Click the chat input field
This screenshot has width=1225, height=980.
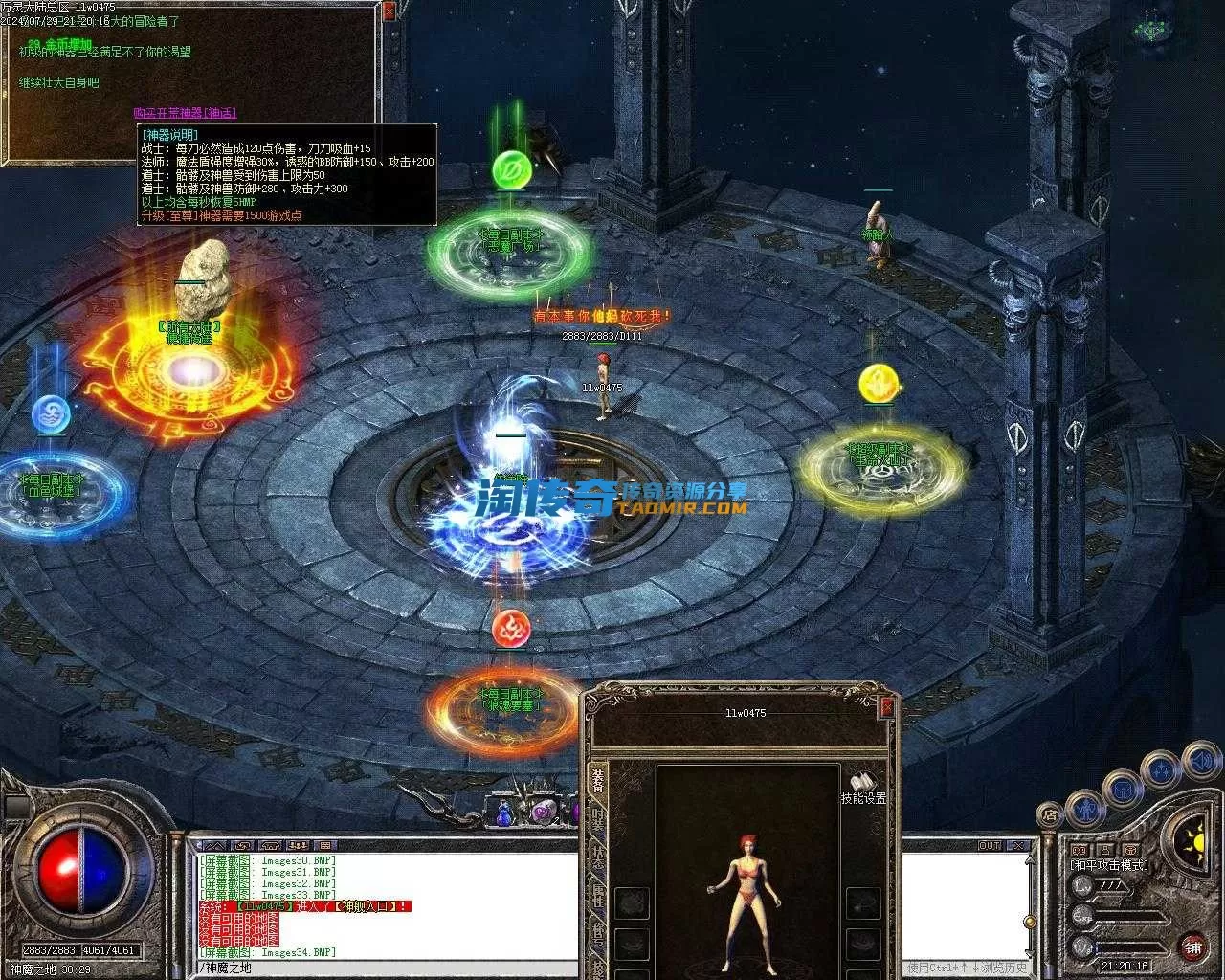383,969
